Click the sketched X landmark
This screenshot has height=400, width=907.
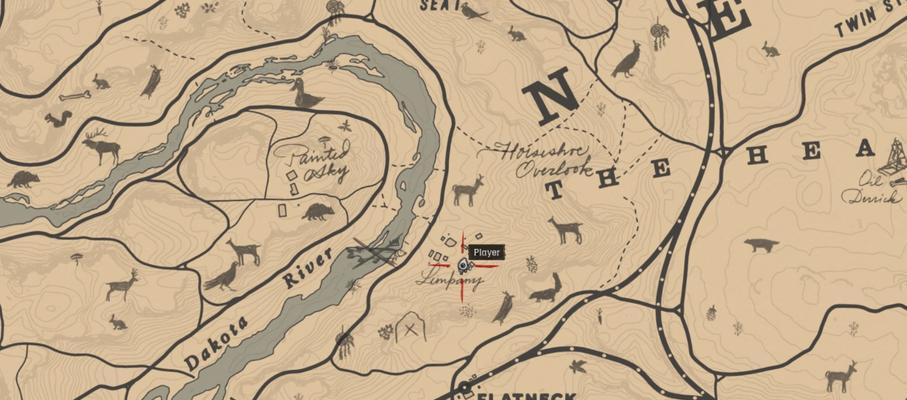click(x=409, y=327)
